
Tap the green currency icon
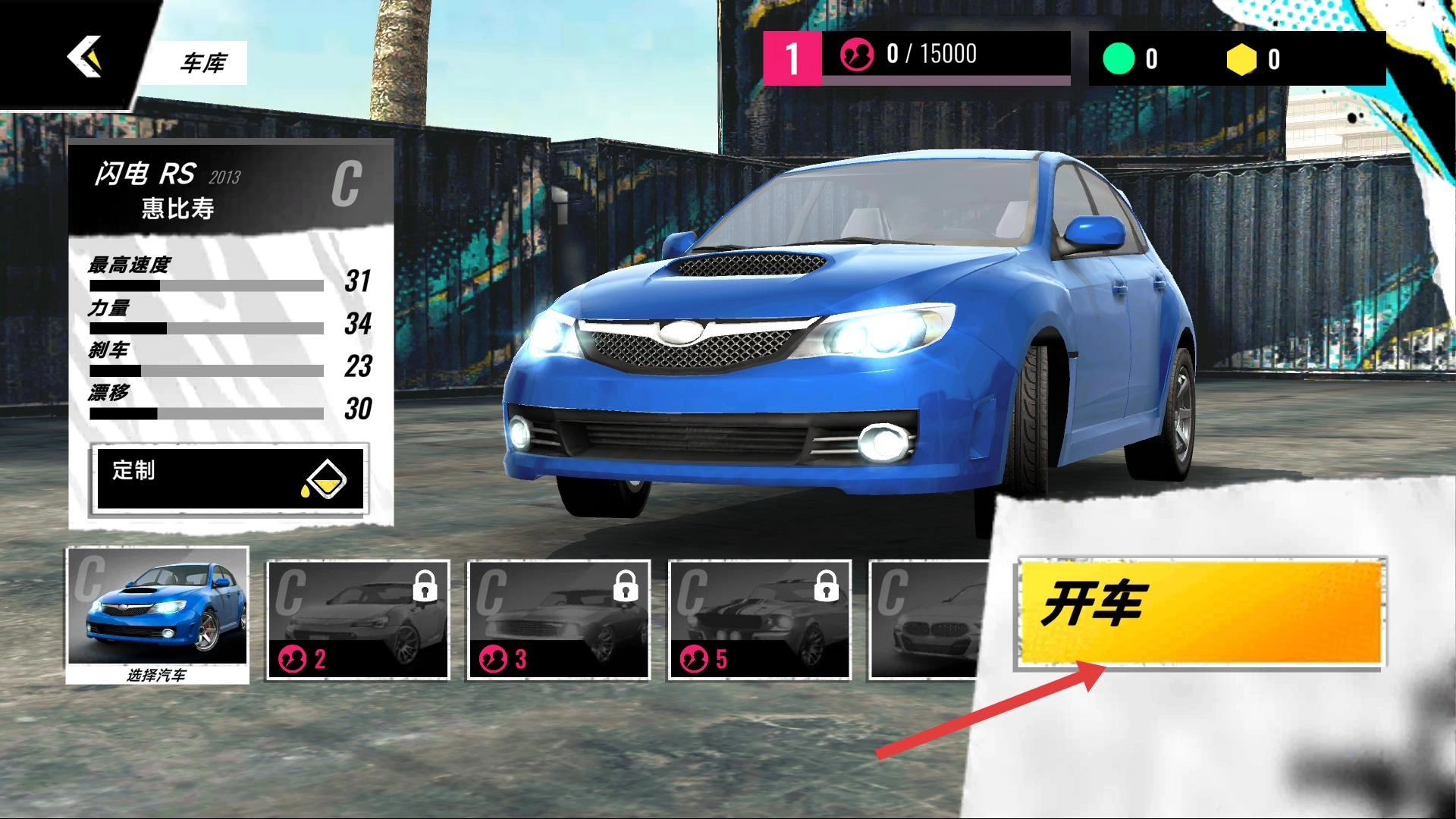pyautogui.click(x=1119, y=59)
